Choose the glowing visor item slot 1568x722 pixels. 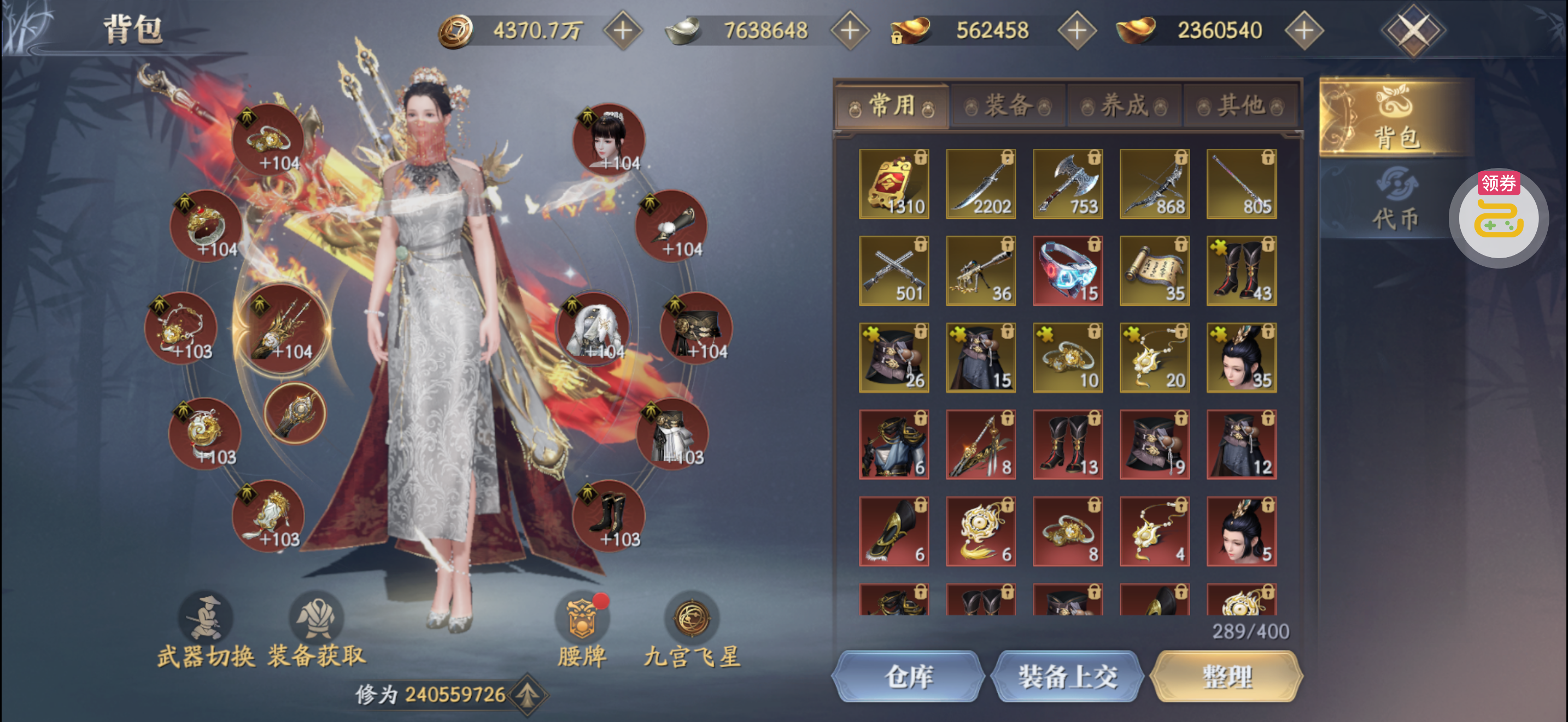(1068, 271)
